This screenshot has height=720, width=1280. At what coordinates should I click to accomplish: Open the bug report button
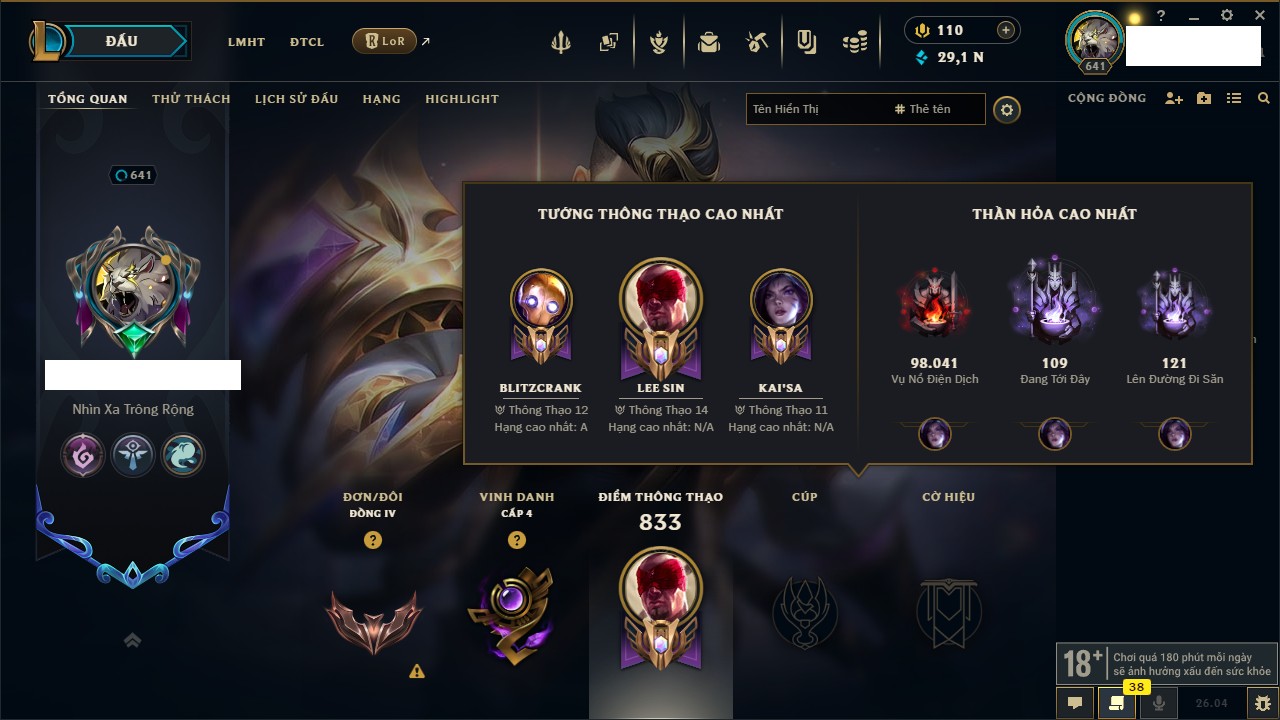(1262, 703)
